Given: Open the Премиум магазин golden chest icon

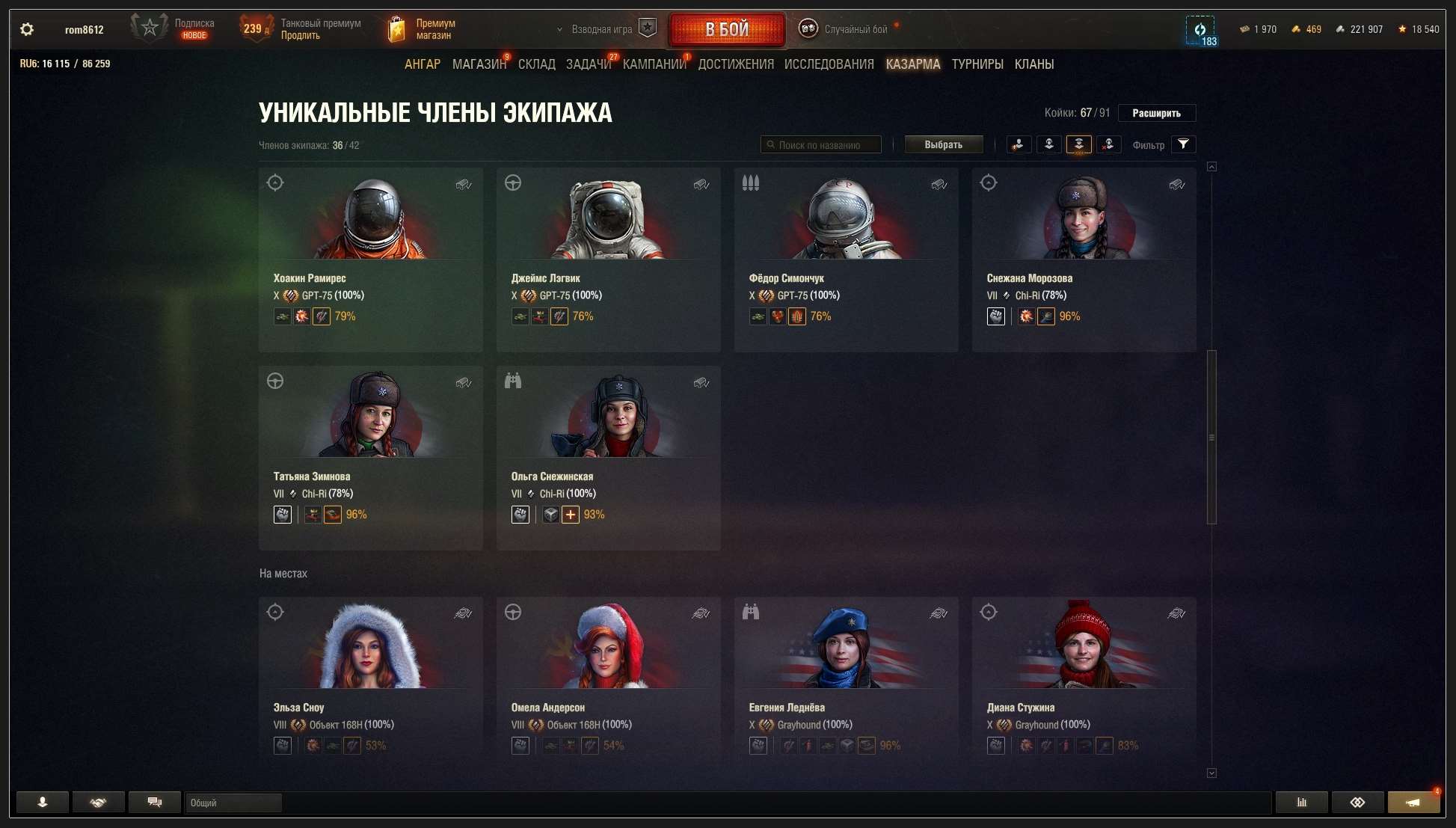Looking at the screenshot, I should click(x=396, y=27).
